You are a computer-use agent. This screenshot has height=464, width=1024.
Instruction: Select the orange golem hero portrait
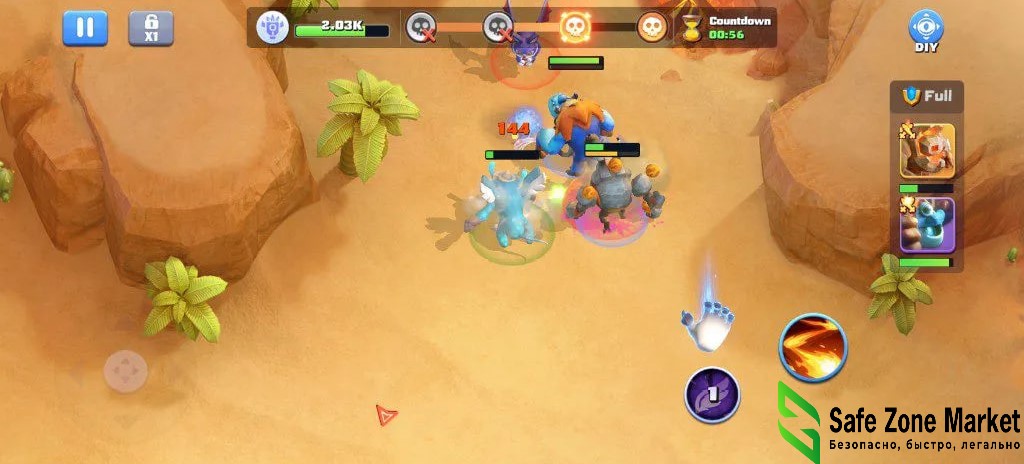point(927,150)
